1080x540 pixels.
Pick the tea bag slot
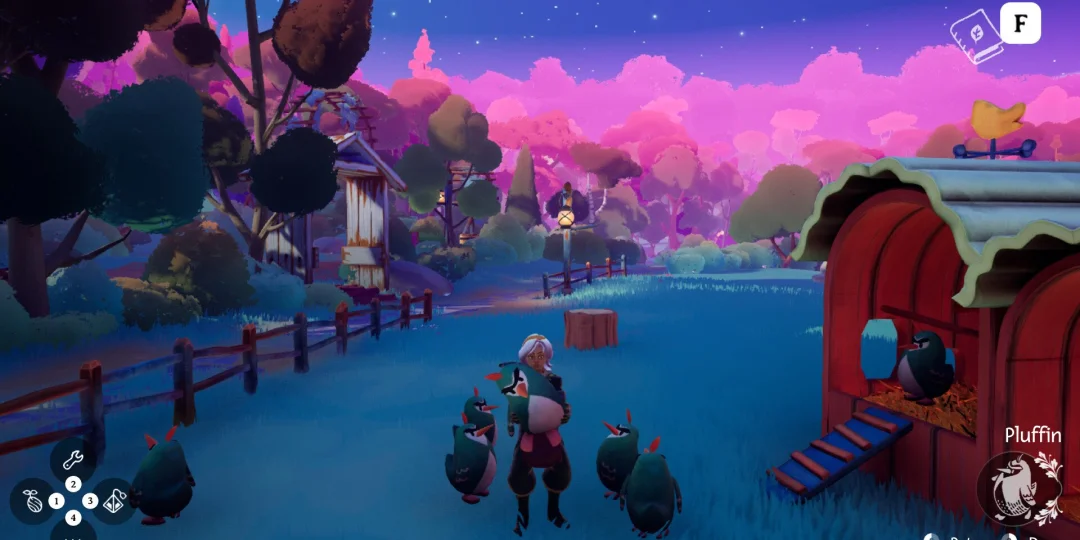(114, 501)
